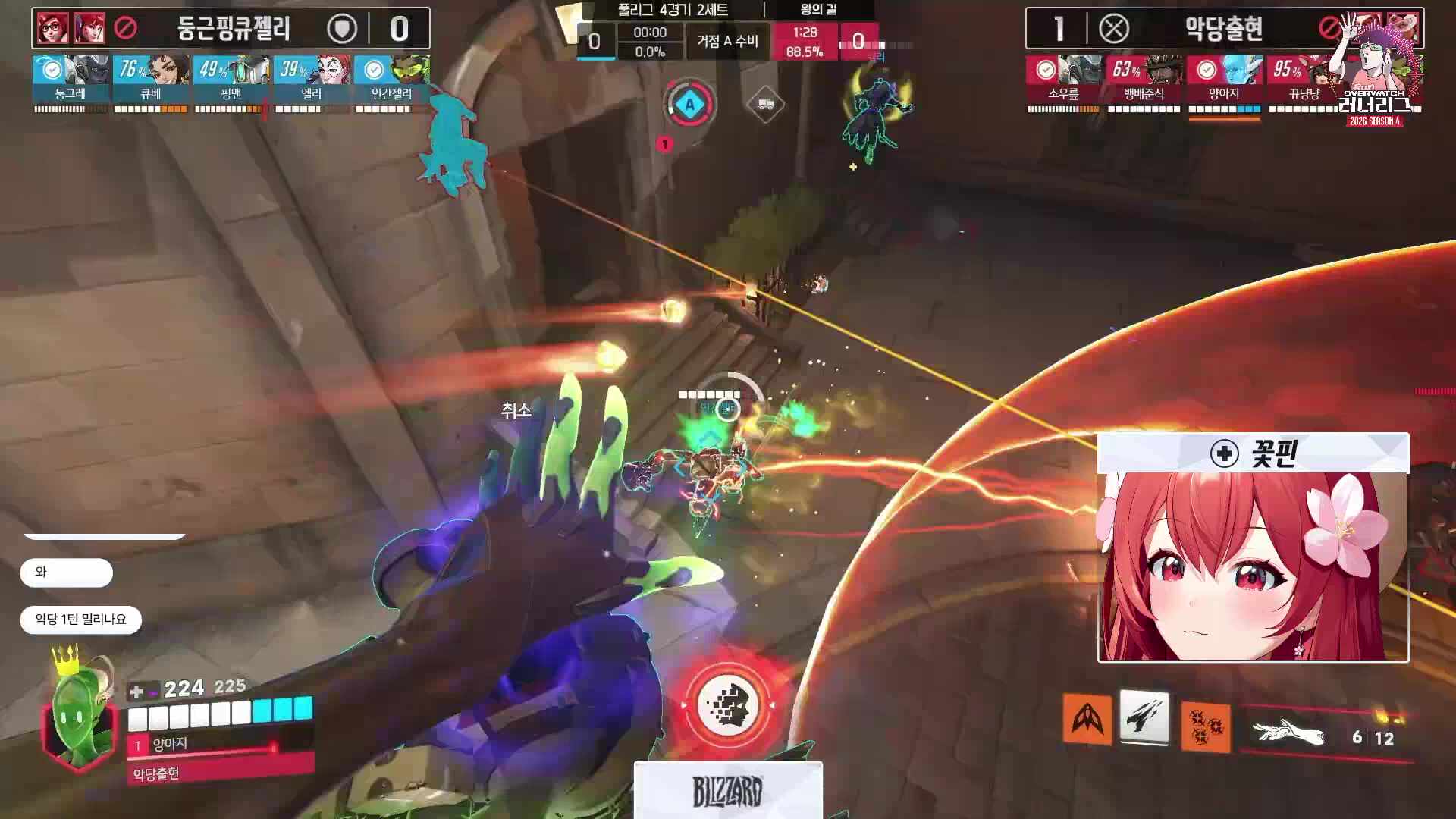Image resolution: width=1456 pixels, height=819 pixels.
Task: Select player 큐베 with 76% ultimate charge
Action: coord(151,79)
